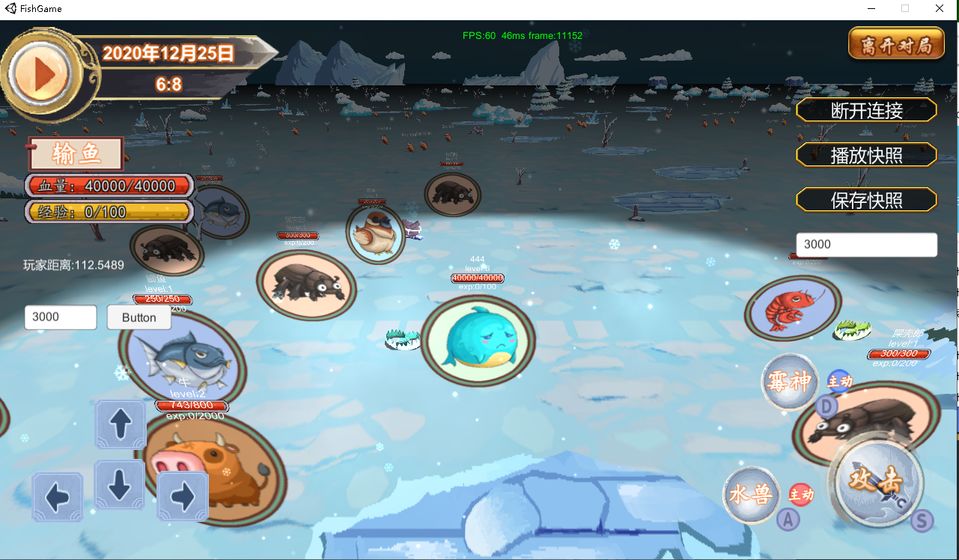
Task: Click the 离开对局 leave match button
Action: coord(896,44)
